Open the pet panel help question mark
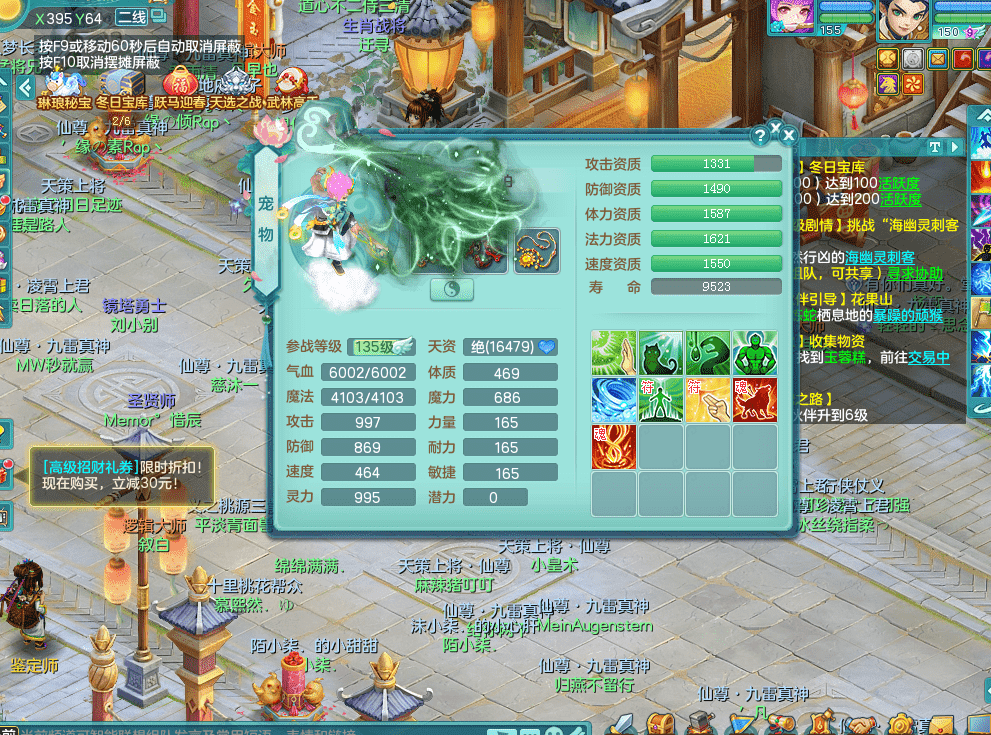Image resolution: width=991 pixels, height=735 pixels. [x=762, y=135]
